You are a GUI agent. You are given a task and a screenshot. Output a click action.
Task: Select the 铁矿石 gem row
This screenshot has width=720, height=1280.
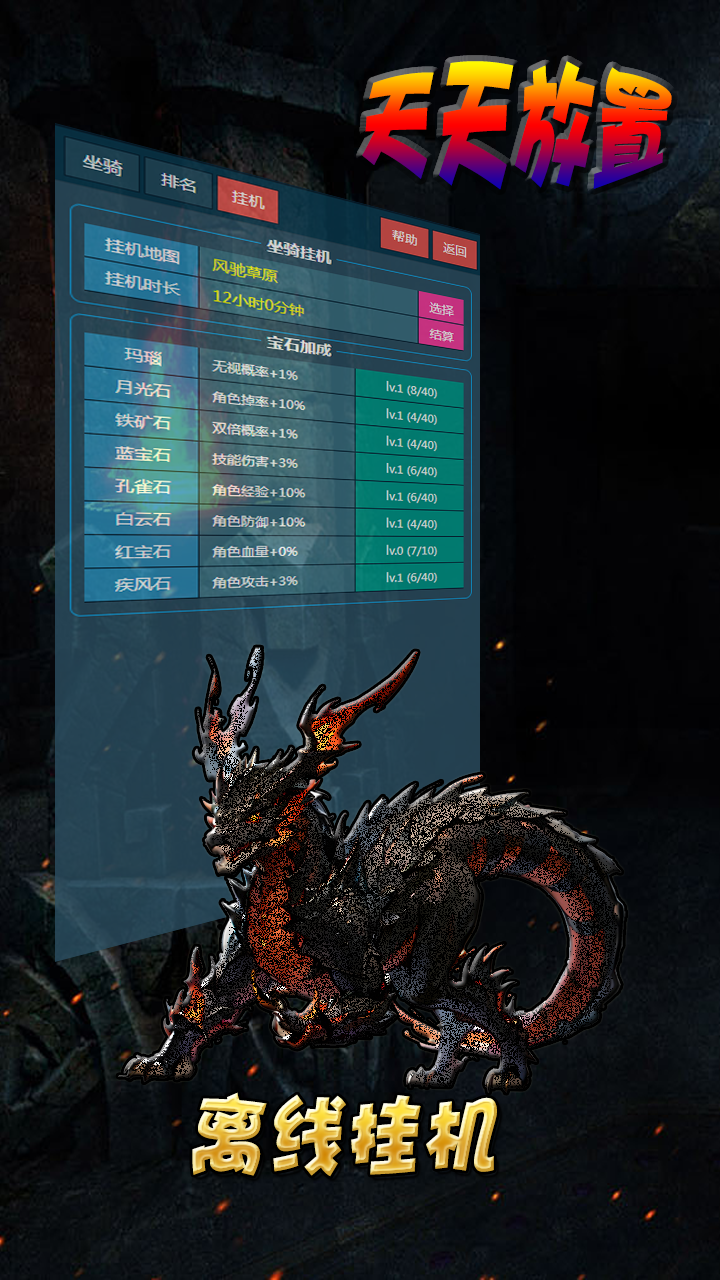click(142, 421)
